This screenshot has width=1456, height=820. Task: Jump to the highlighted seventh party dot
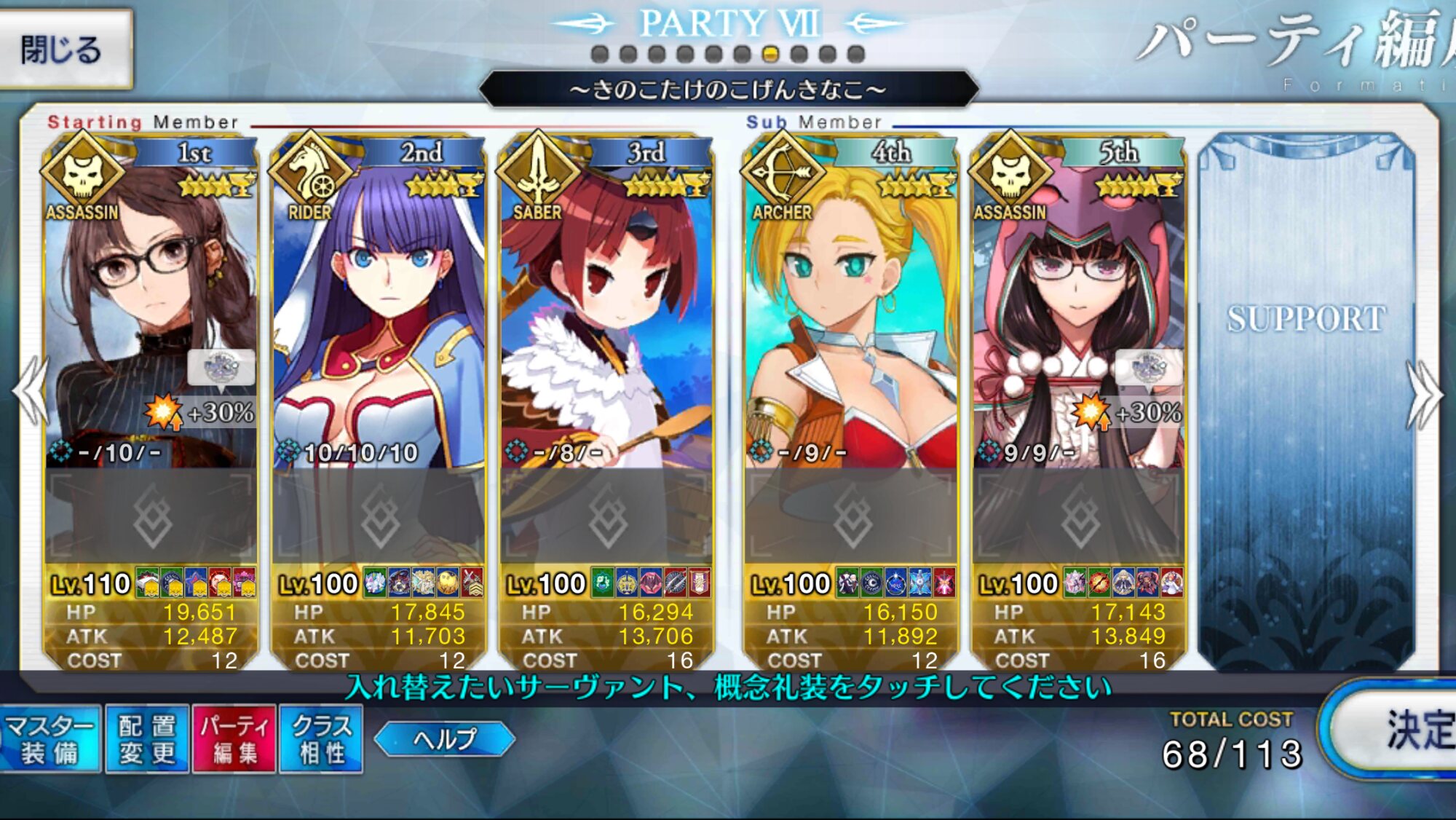770,54
